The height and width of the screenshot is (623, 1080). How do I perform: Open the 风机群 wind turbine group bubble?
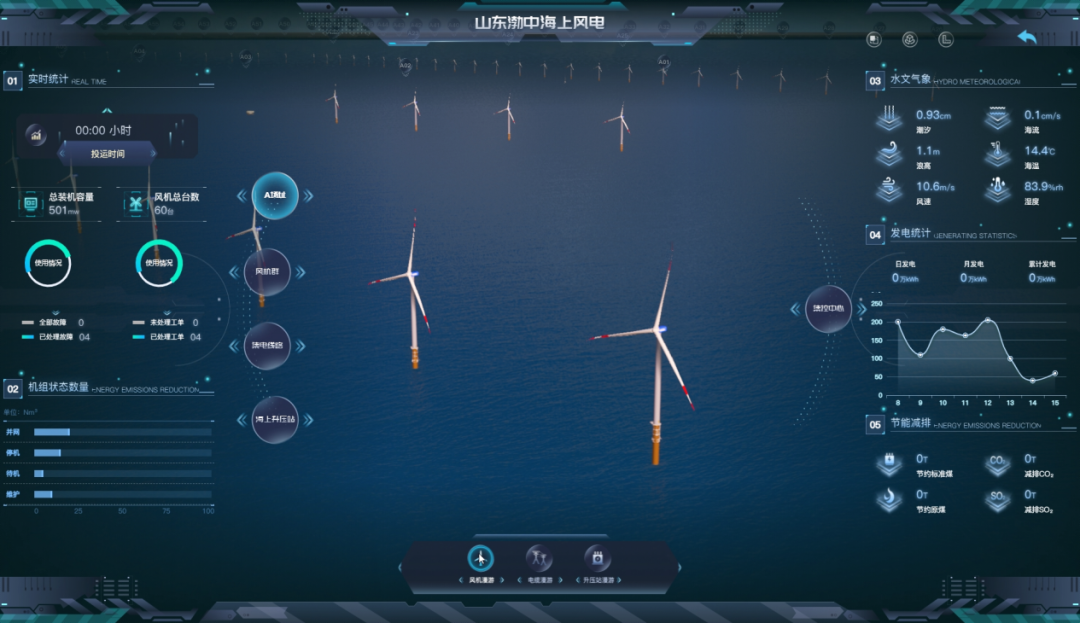tap(267, 272)
